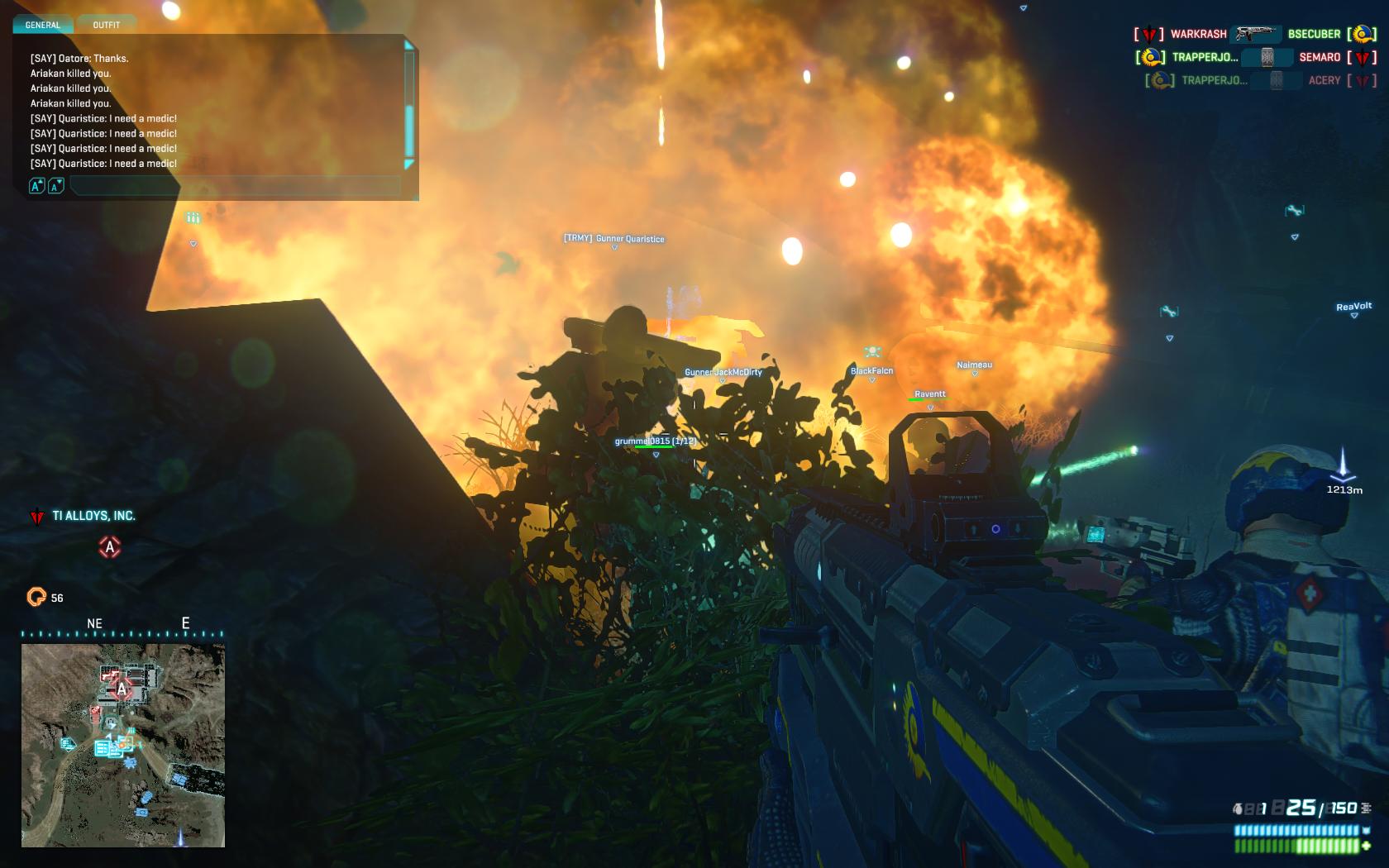Select capture point A under TI Alloys
Viewport: 1389px width, 868px height.
click(x=110, y=547)
